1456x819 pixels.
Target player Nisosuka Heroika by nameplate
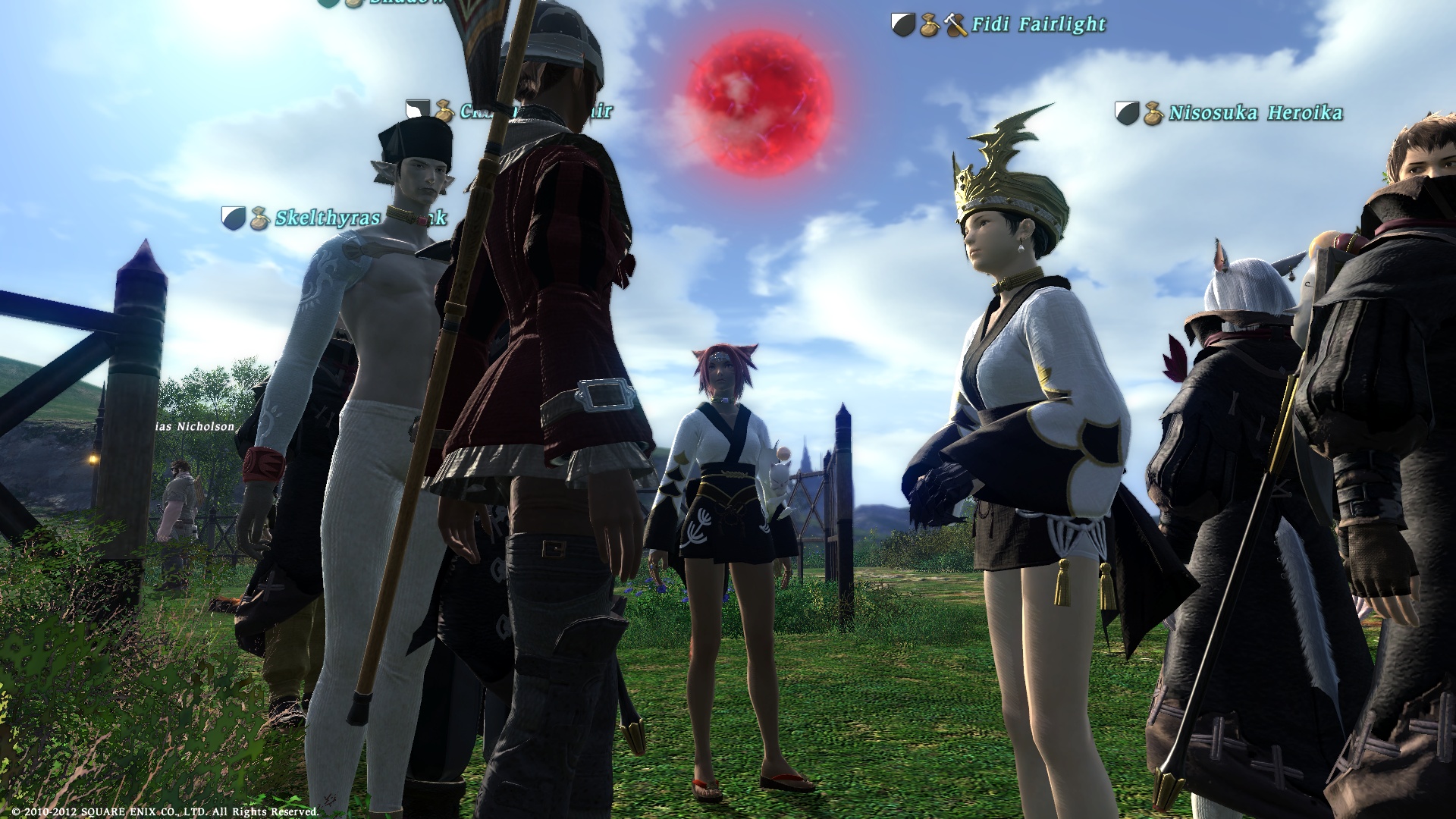1255,114
